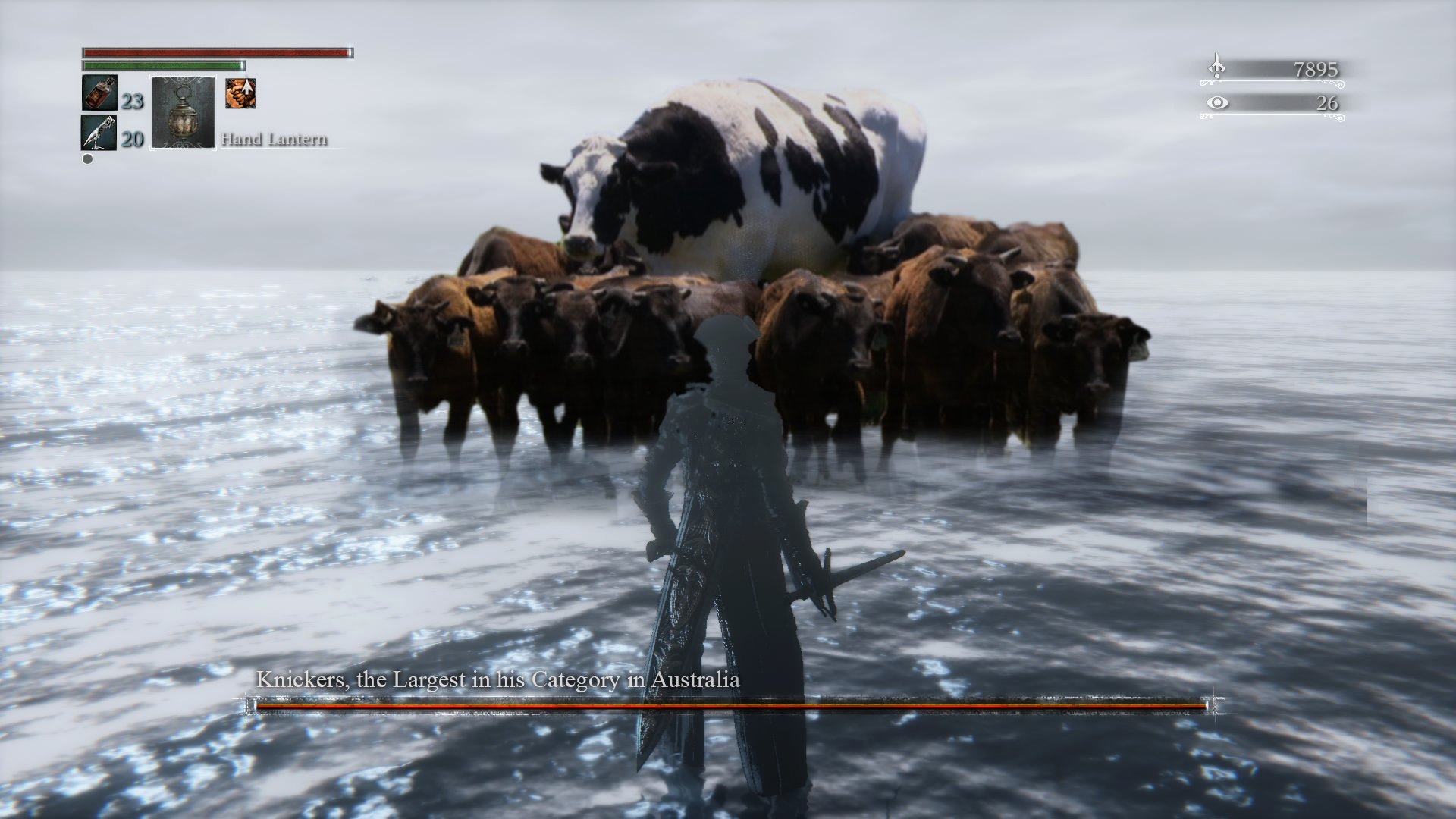Choose the Hand Lantern quick item slot
1456x819 pixels.
click(184, 112)
